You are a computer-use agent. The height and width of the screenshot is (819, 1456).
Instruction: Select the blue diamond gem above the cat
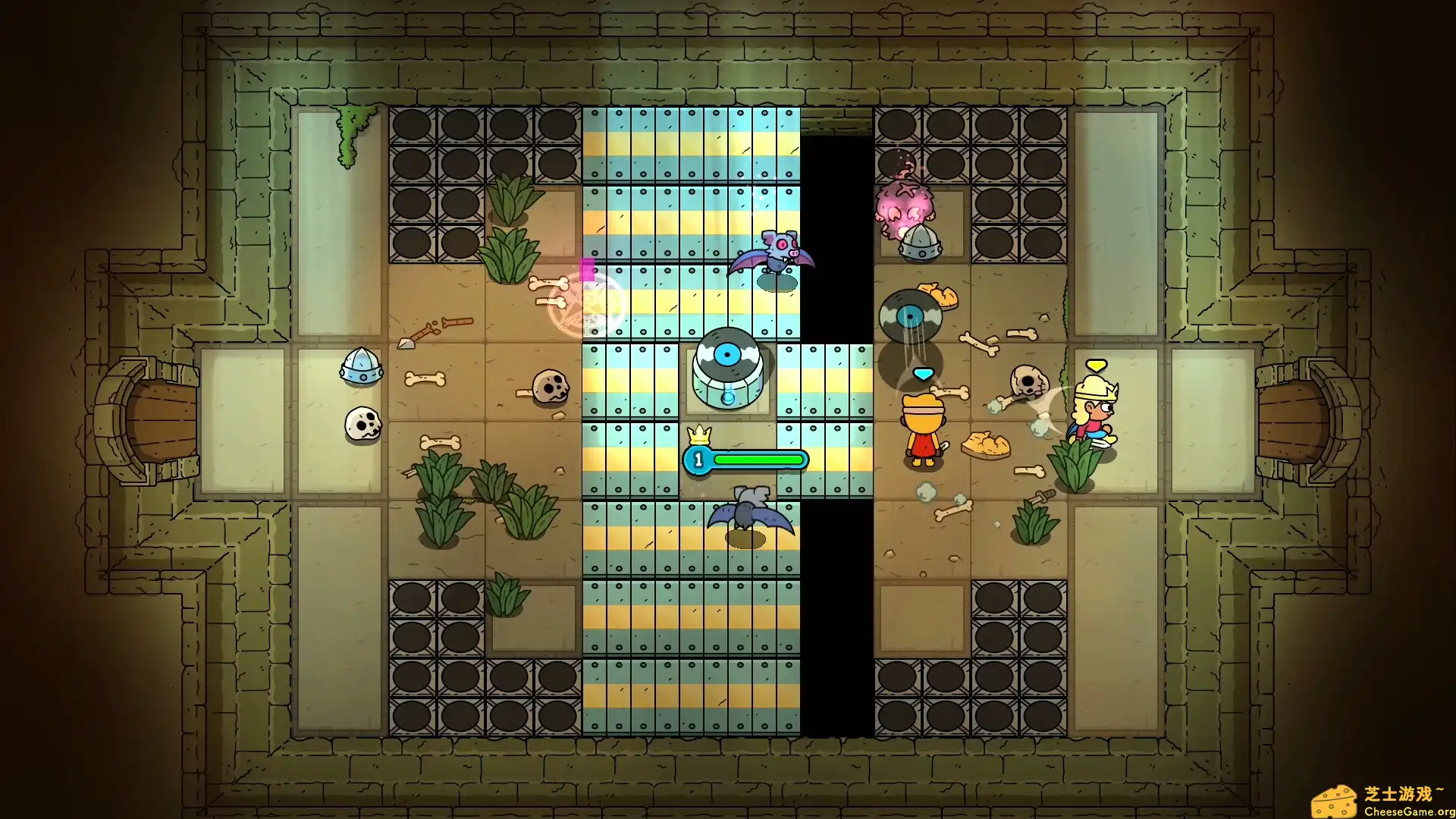924,372
